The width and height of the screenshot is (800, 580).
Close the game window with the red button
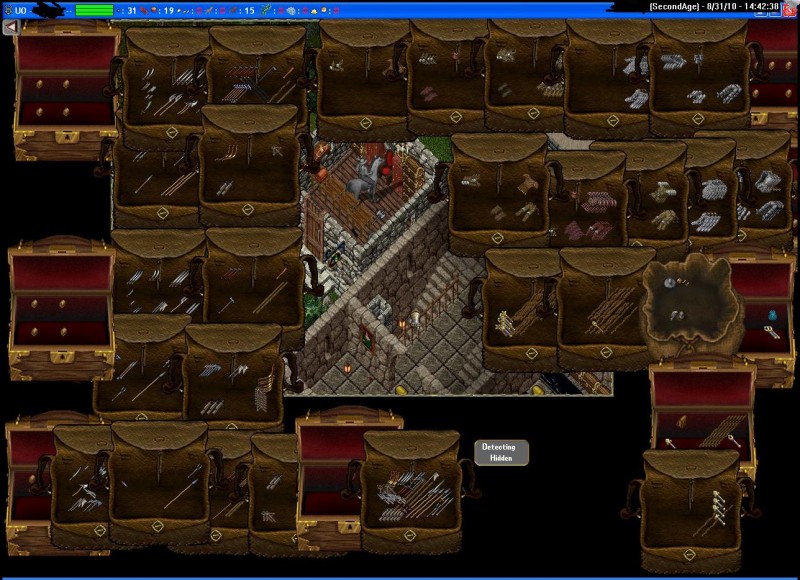789,8
